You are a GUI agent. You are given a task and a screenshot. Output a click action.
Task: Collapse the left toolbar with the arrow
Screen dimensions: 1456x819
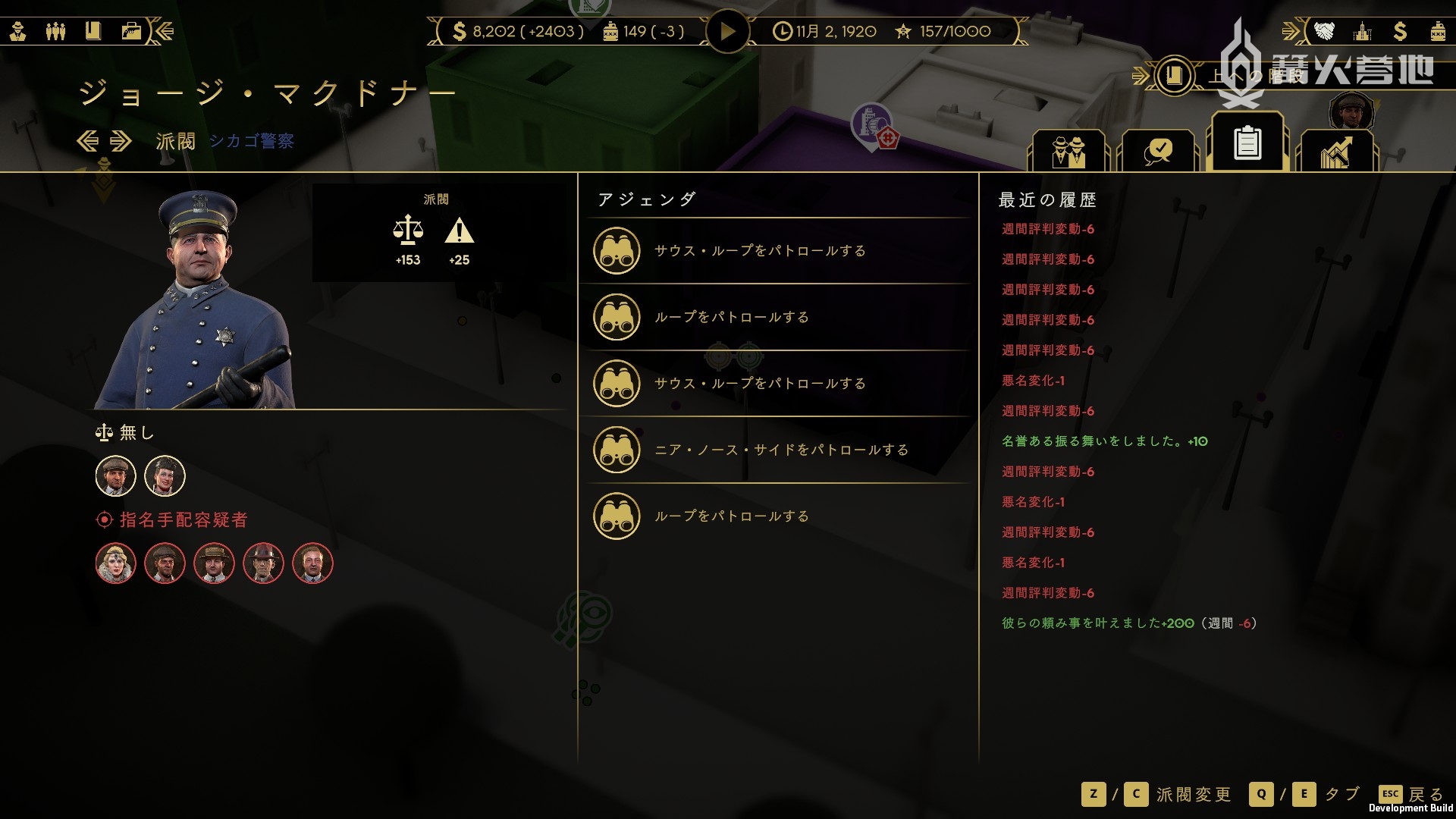point(165,31)
